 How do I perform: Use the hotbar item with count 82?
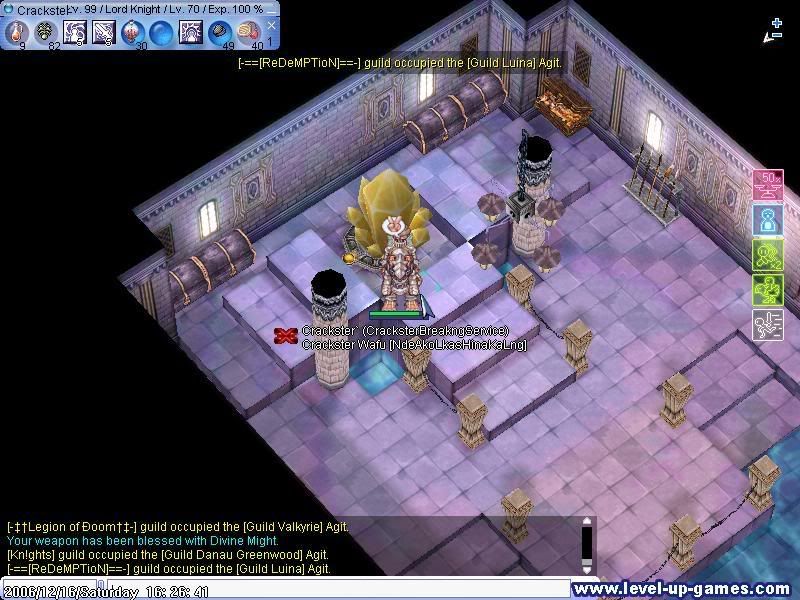[x=46, y=31]
